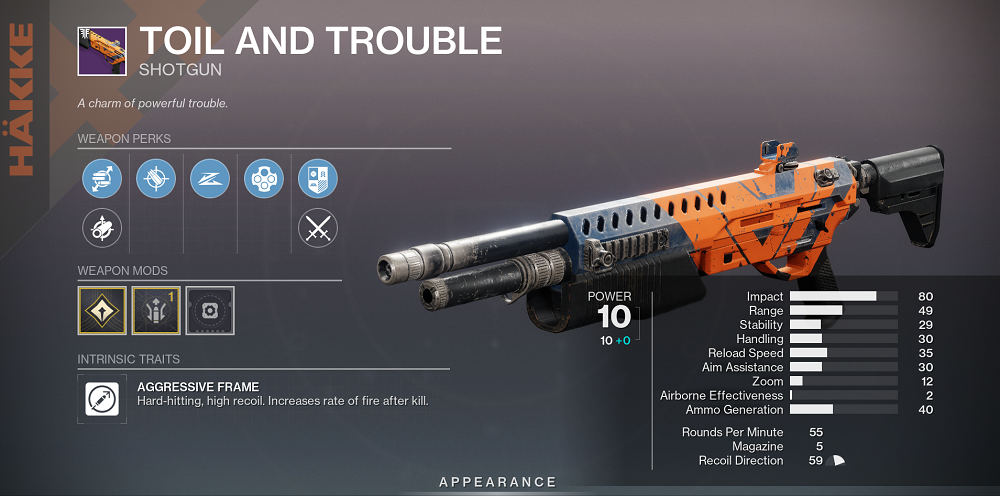Open the Appearance section
The height and width of the screenshot is (496, 1000).
coord(498,482)
